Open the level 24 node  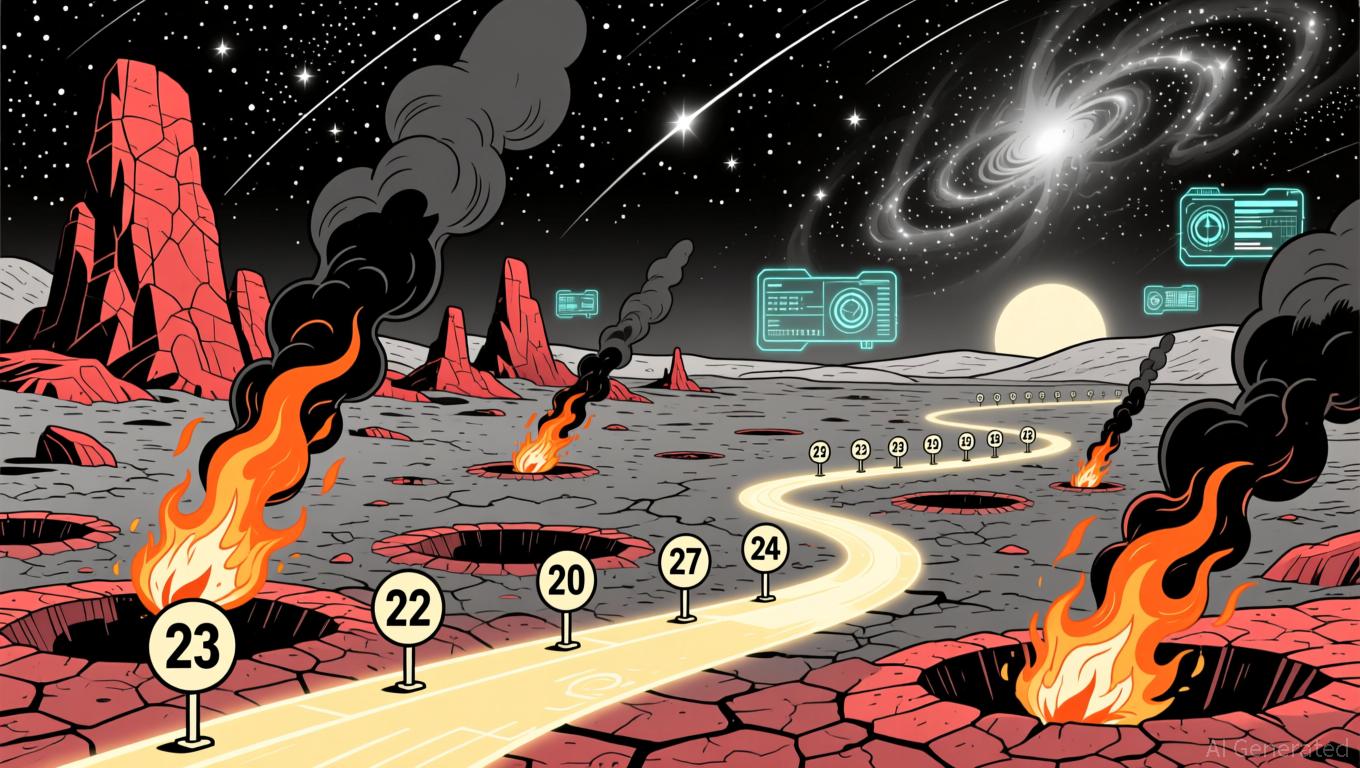(765, 547)
